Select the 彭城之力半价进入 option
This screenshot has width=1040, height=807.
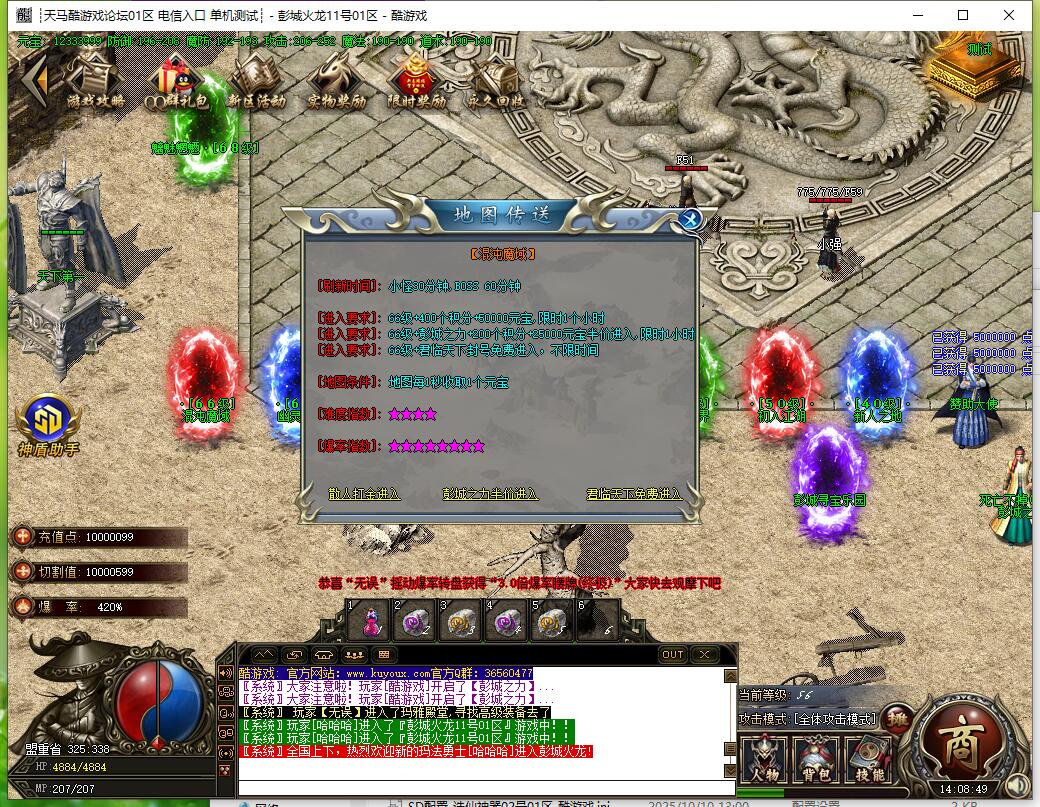490,493
